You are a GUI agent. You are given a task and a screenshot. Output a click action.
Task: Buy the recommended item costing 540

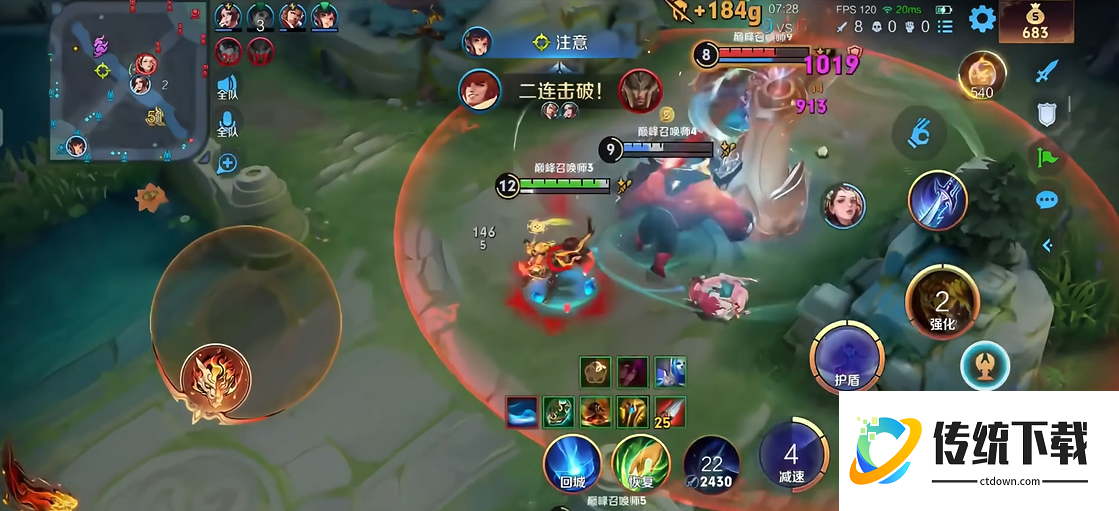[982, 76]
